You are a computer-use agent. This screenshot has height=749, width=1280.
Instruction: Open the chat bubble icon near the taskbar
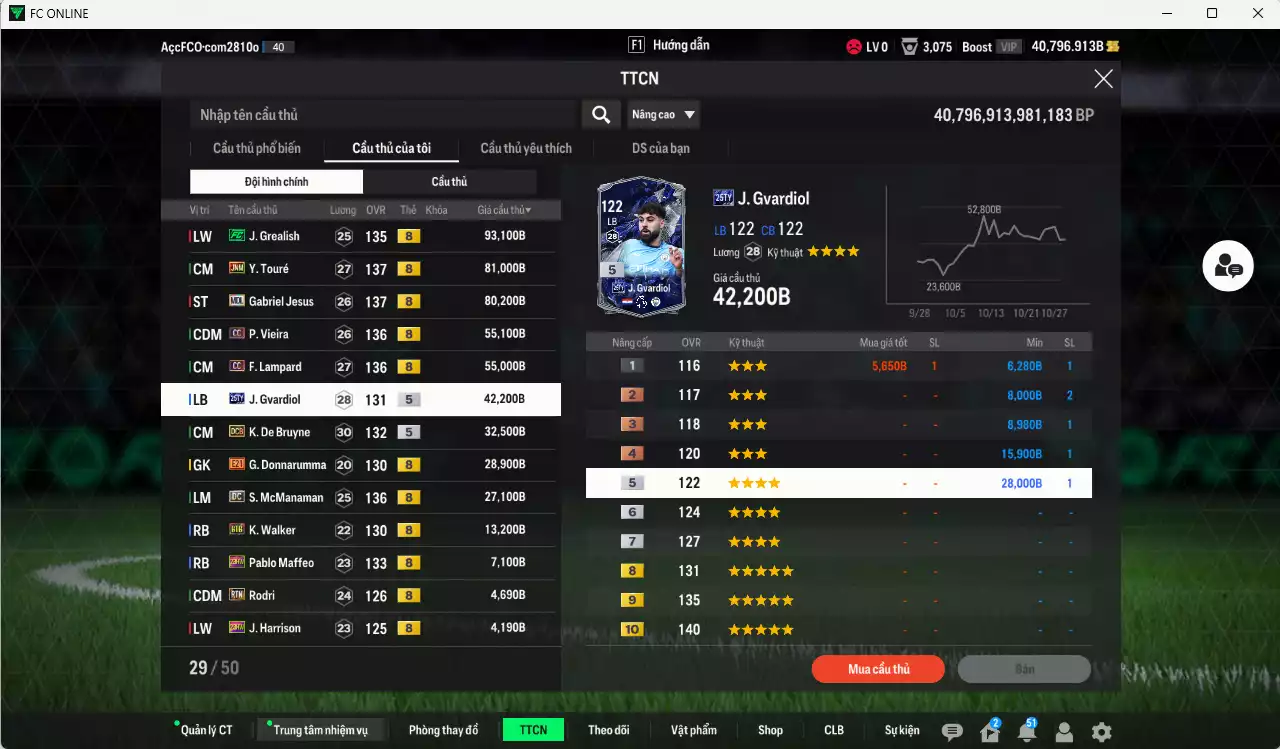coord(950,733)
